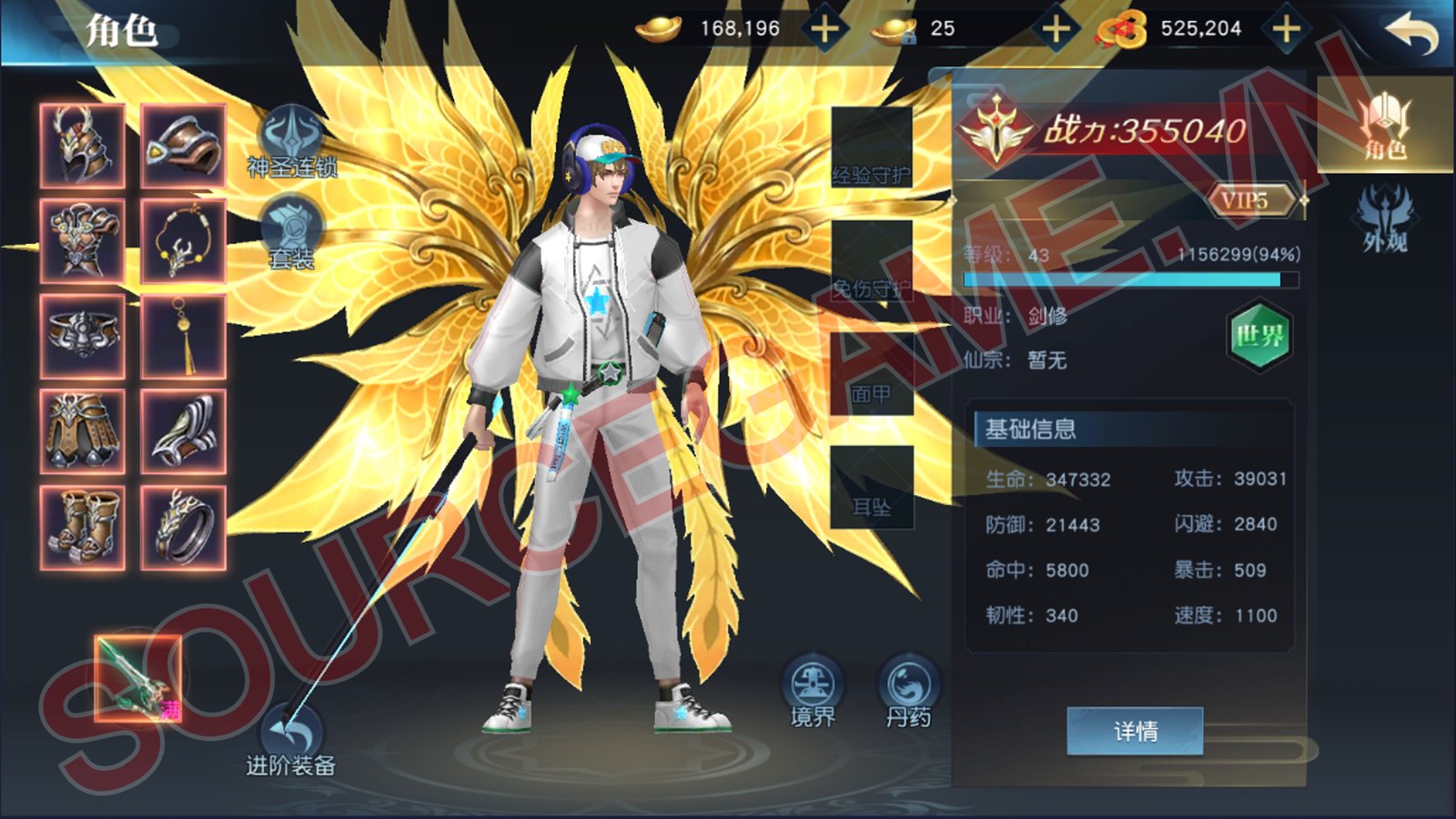
Task: Click the back arrow to exit
Action: [1411, 33]
